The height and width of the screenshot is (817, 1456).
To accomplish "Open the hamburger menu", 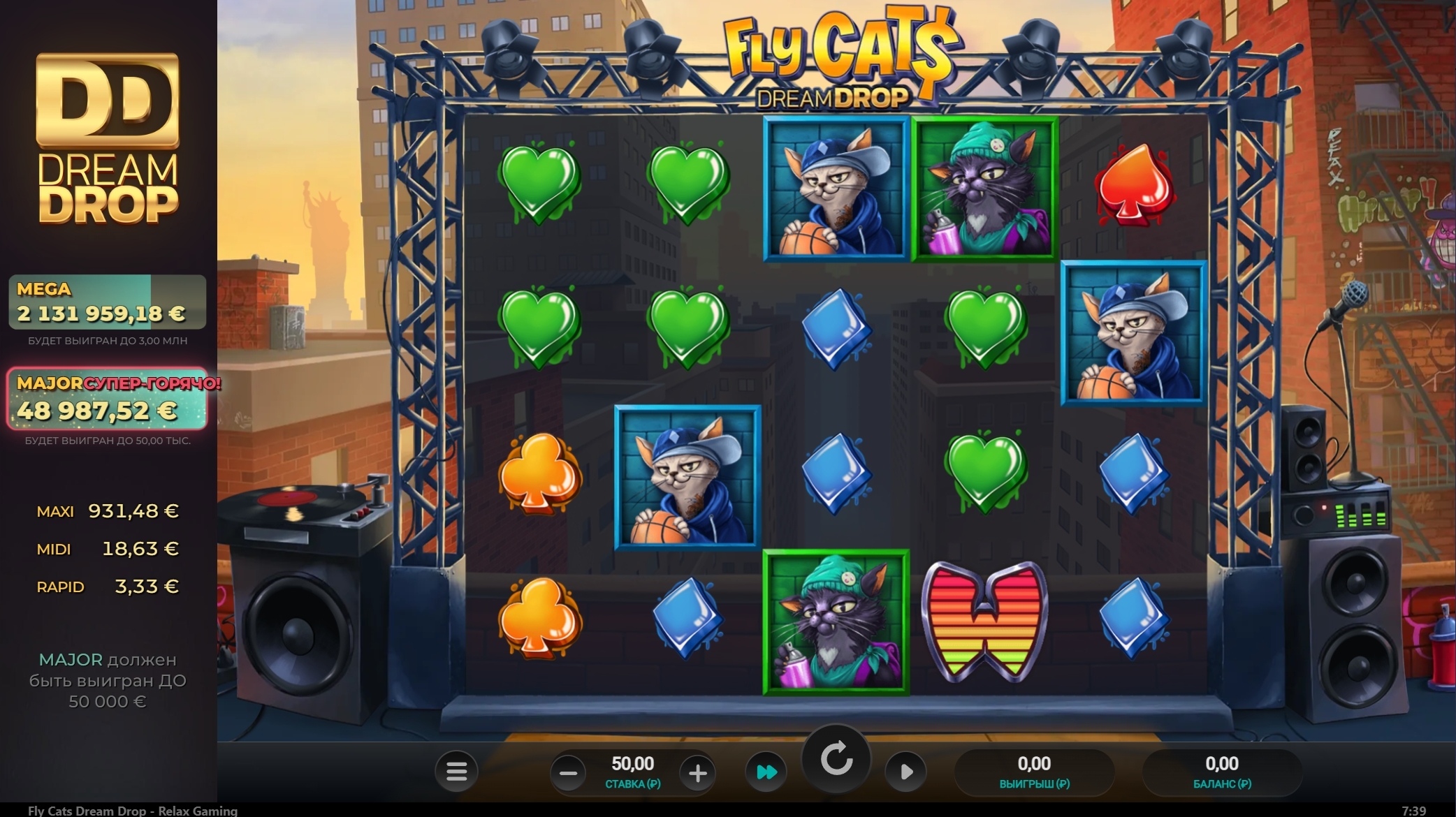I will pyautogui.click(x=456, y=772).
